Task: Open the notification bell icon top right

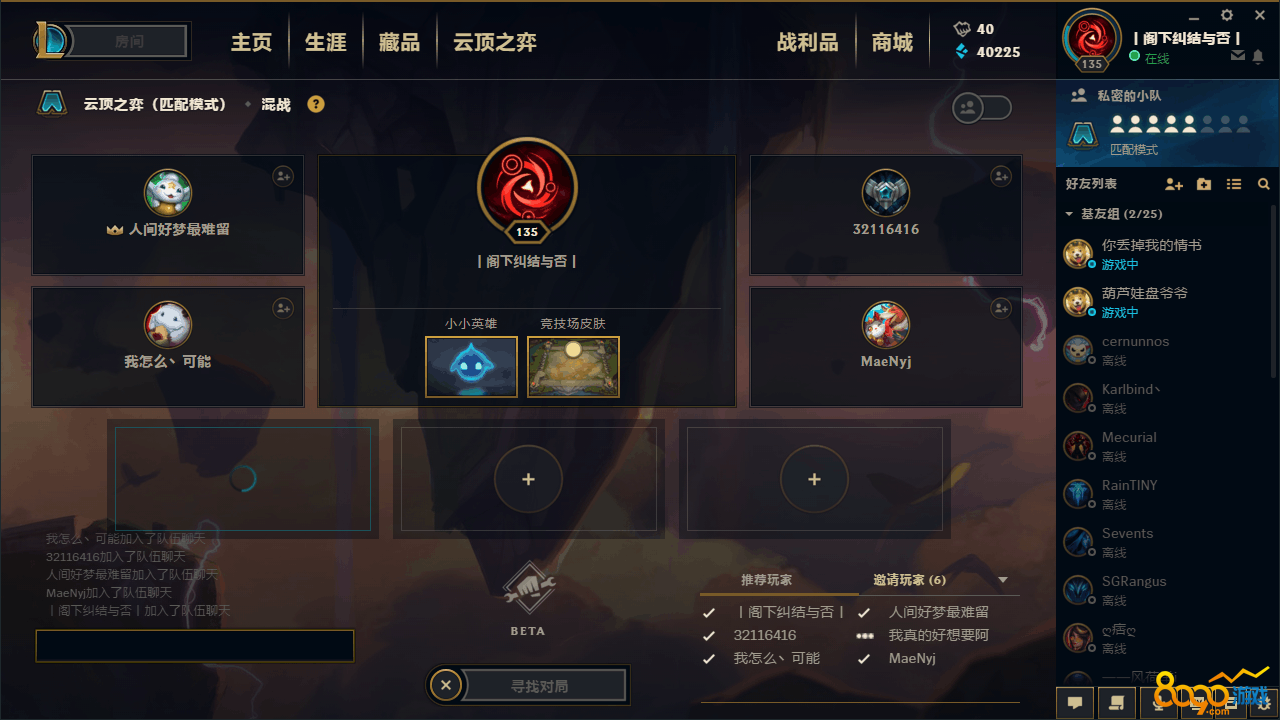Action: (x=1259, y=57)
